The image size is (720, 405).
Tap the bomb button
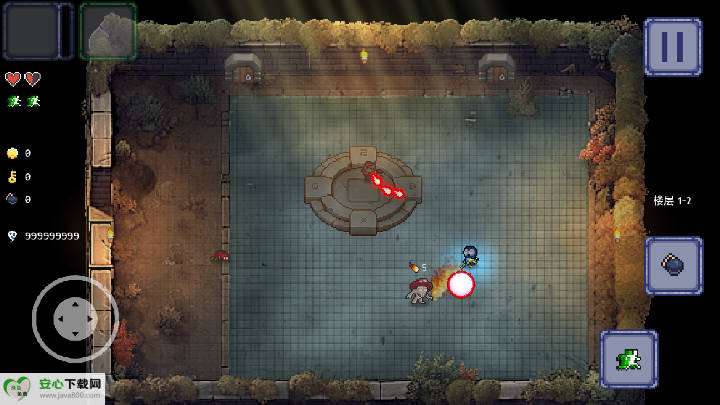pyautogui.click(x=672, y=265)
